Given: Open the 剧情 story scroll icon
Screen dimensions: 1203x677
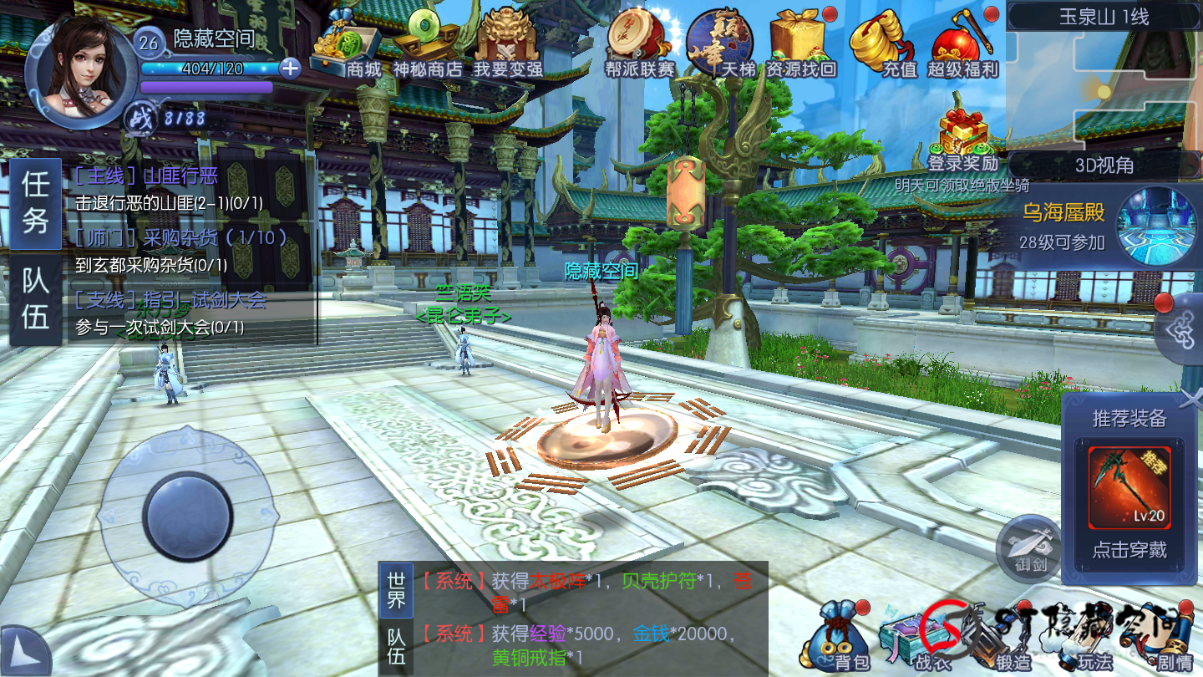Looking at the screenshot, I should point(1172,640).
